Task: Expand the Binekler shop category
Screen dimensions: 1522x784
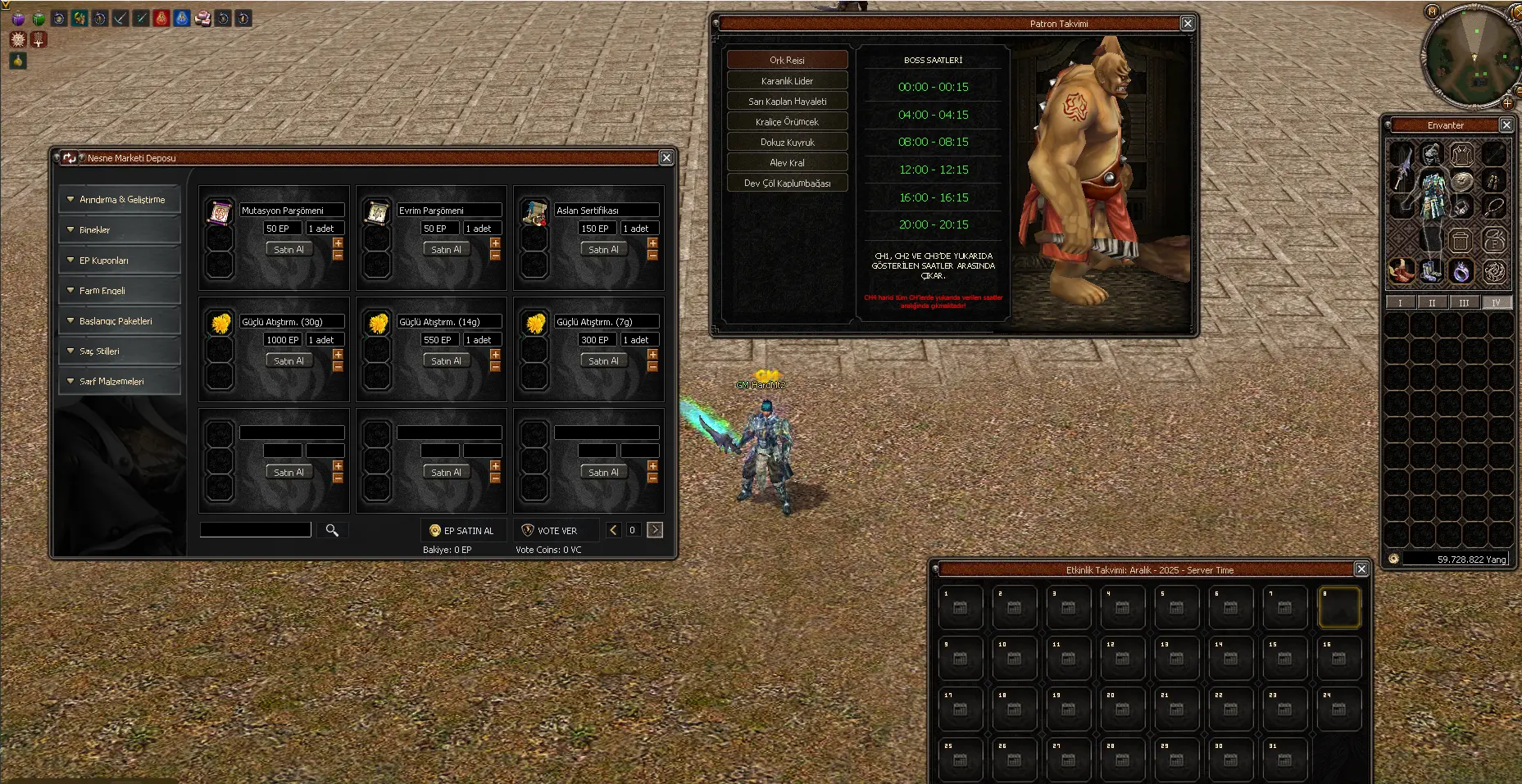Action: (120, 230)
